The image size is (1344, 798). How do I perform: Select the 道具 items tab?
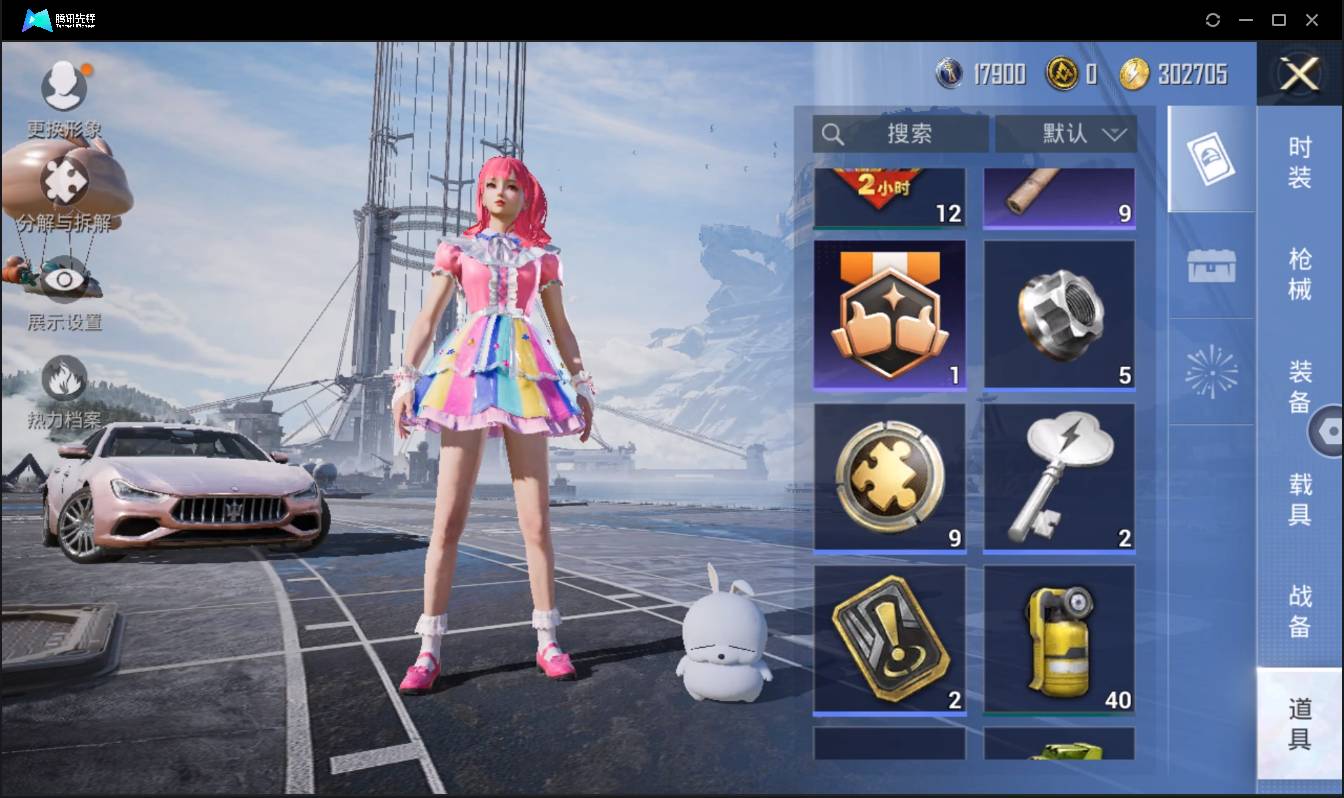(x=1299, y=724)
